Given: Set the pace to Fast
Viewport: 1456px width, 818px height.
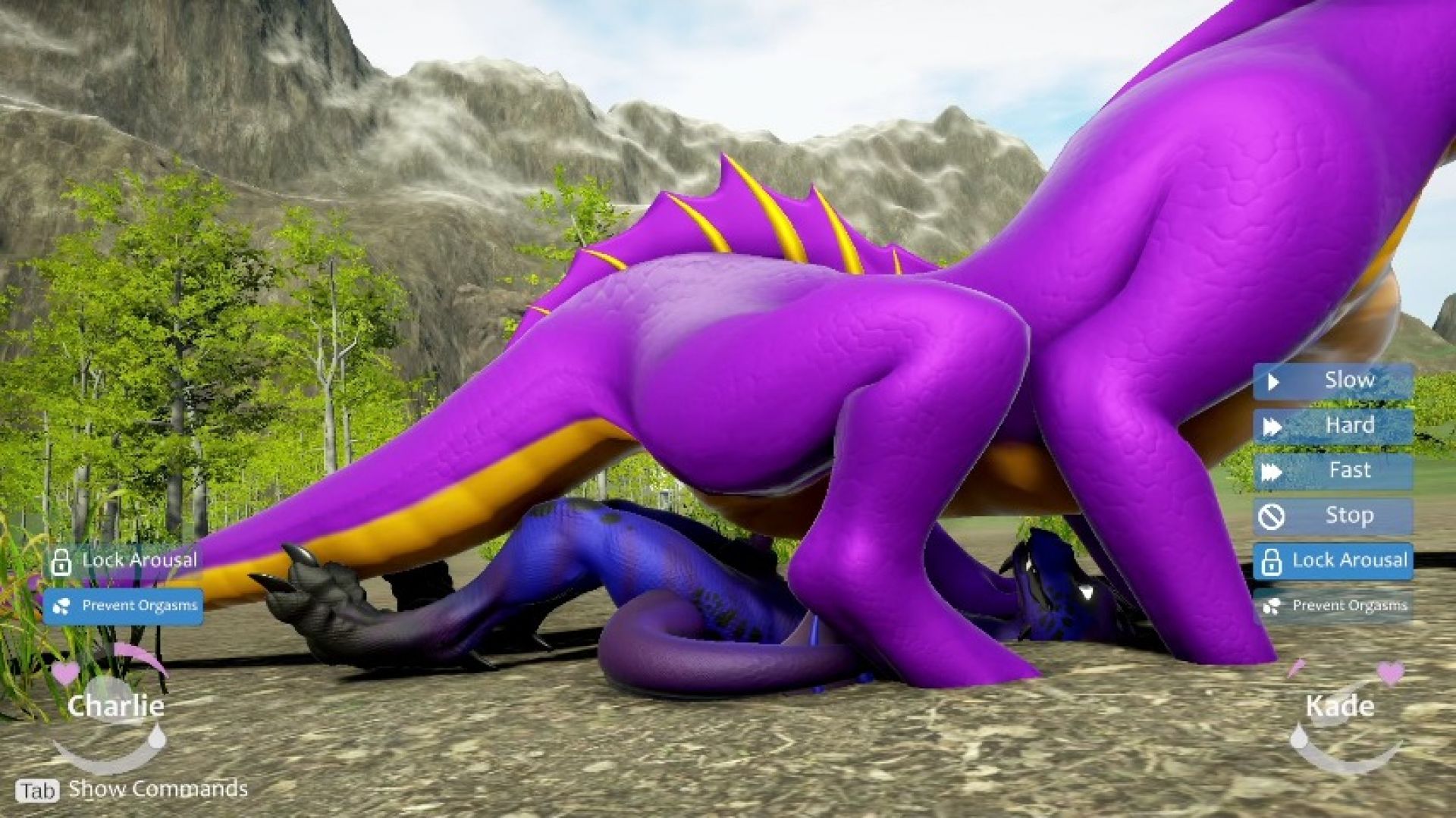Looking at the screenshot, I should (1332, 471).
